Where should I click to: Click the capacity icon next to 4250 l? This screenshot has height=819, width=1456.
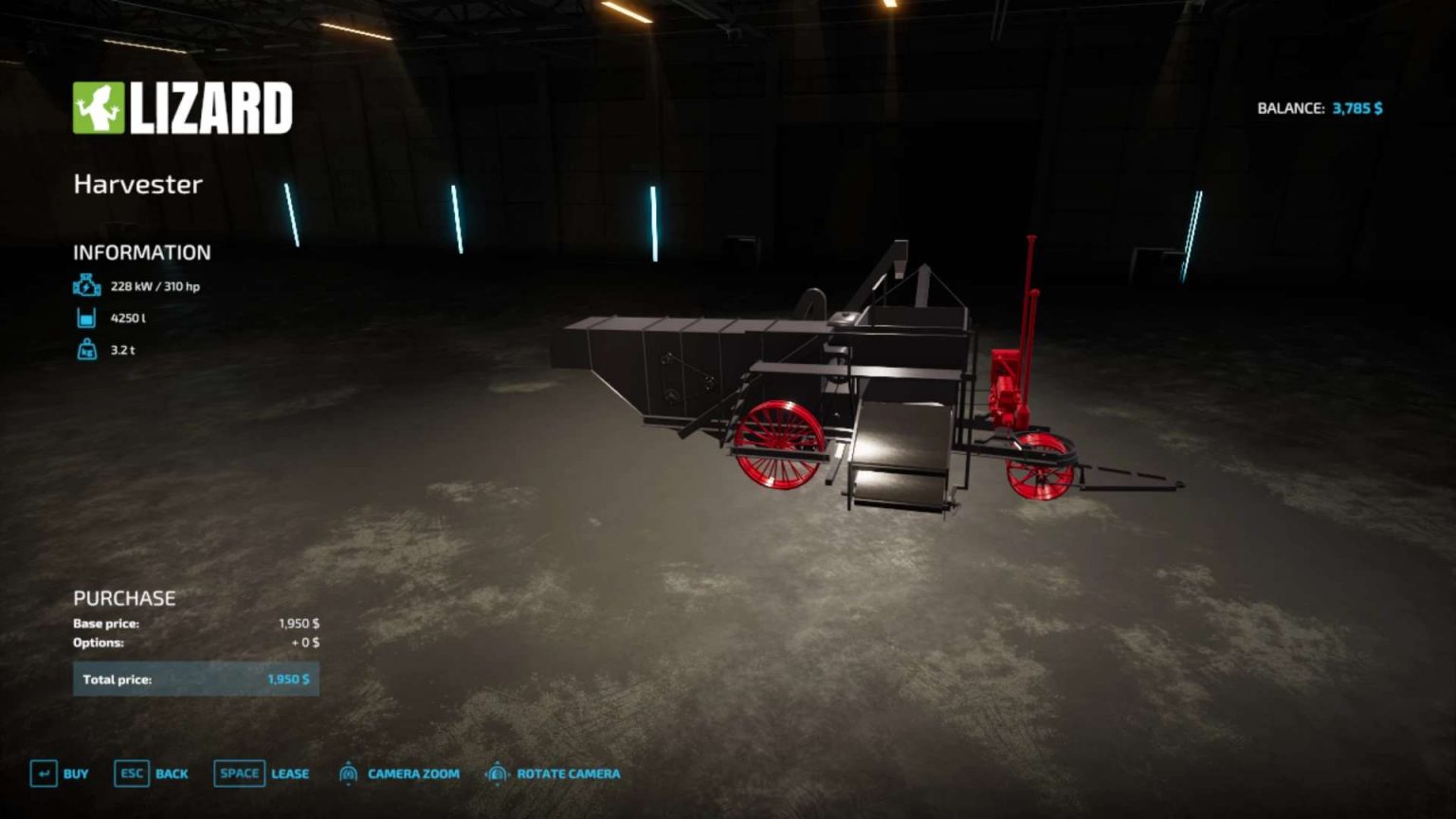(x=85, y=318)
